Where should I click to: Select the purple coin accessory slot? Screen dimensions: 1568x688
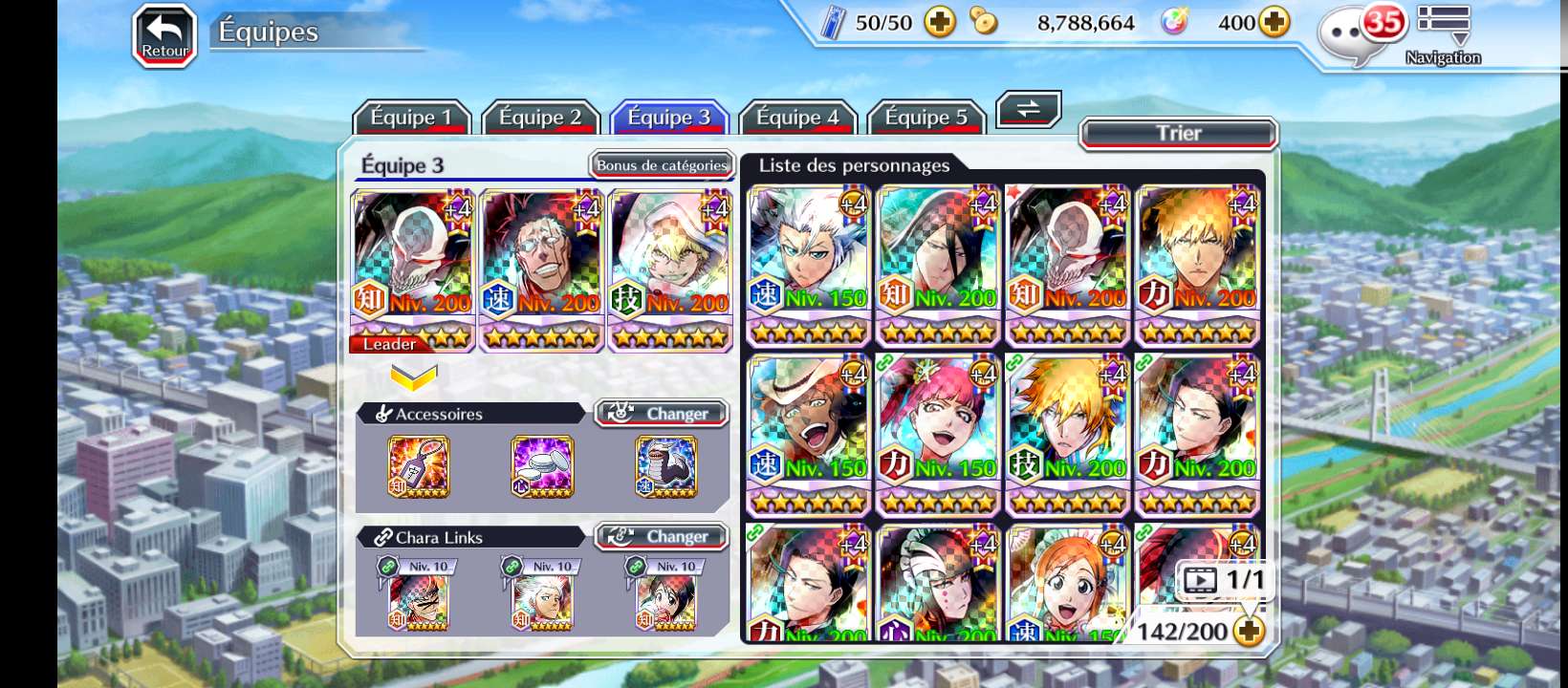(542, 466)
